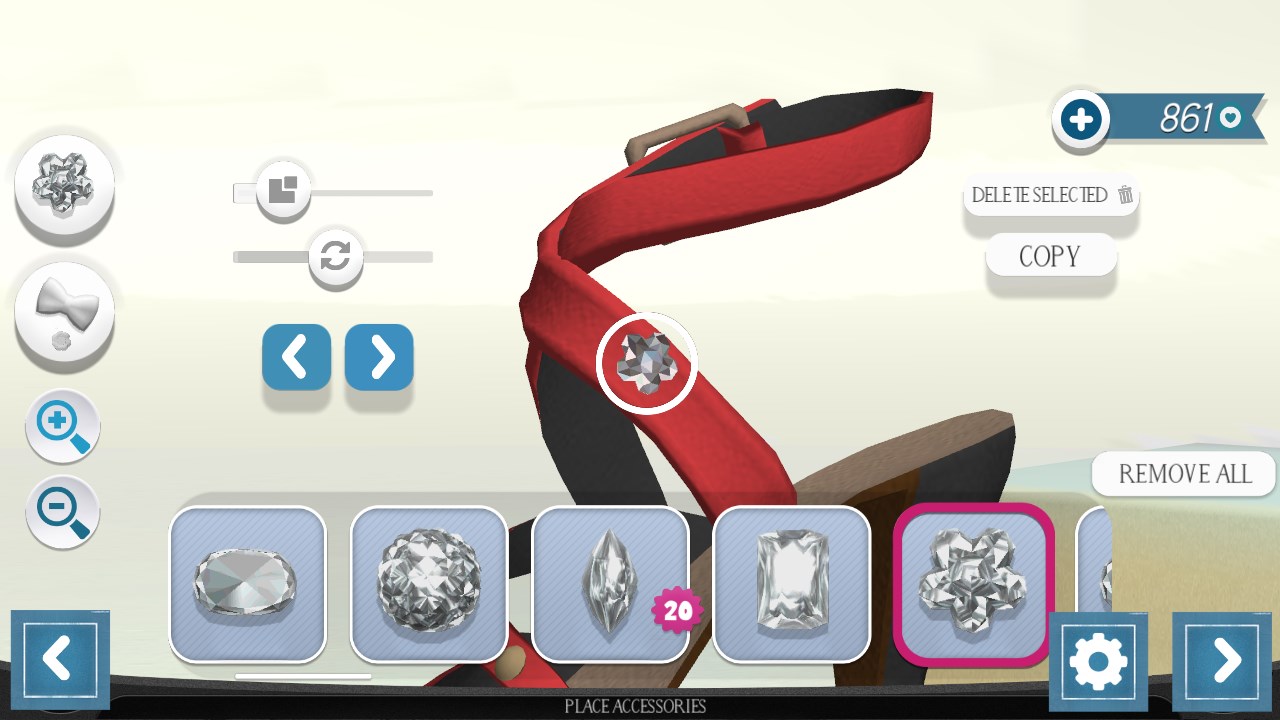Open the settings gear menu
Image resolution: width=1280 pixels, height=720 pixels.
(1099, 660)
